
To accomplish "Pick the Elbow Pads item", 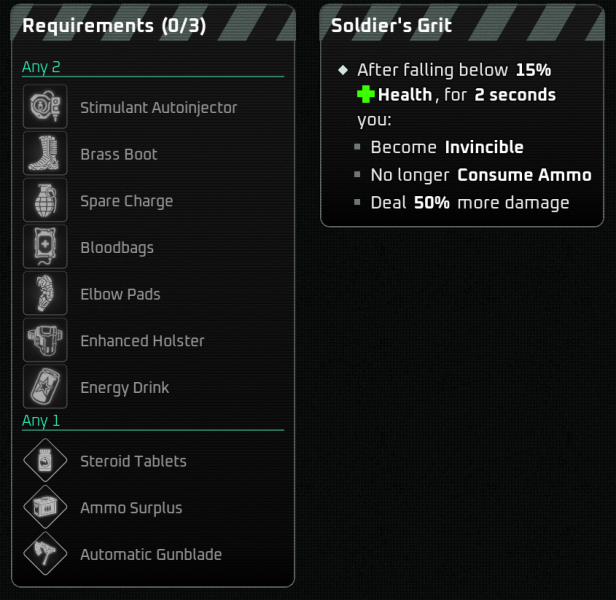I will pos(120,295).
